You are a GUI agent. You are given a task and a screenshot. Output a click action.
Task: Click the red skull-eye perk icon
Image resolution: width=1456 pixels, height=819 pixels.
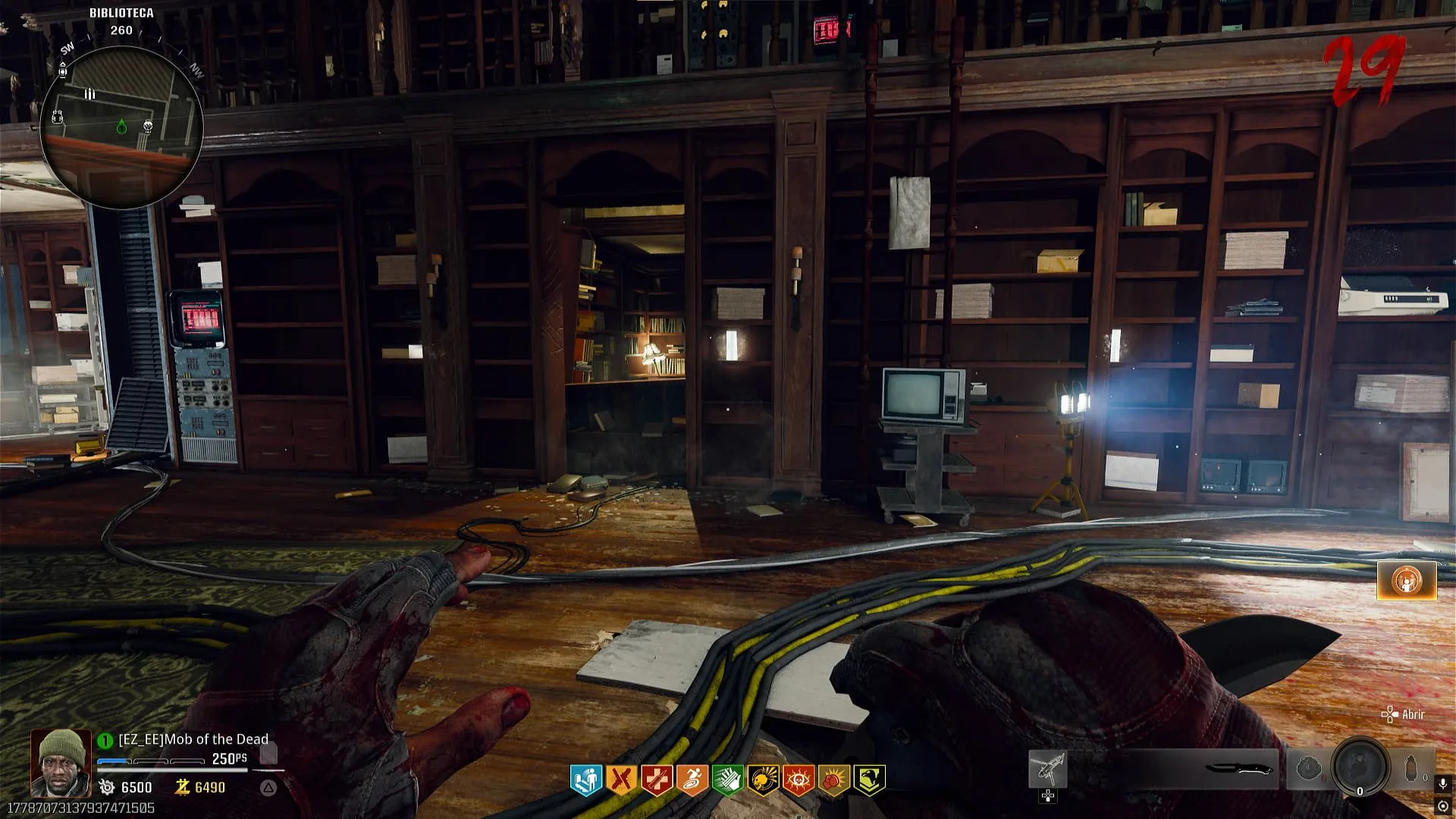(x=798, y=779)
